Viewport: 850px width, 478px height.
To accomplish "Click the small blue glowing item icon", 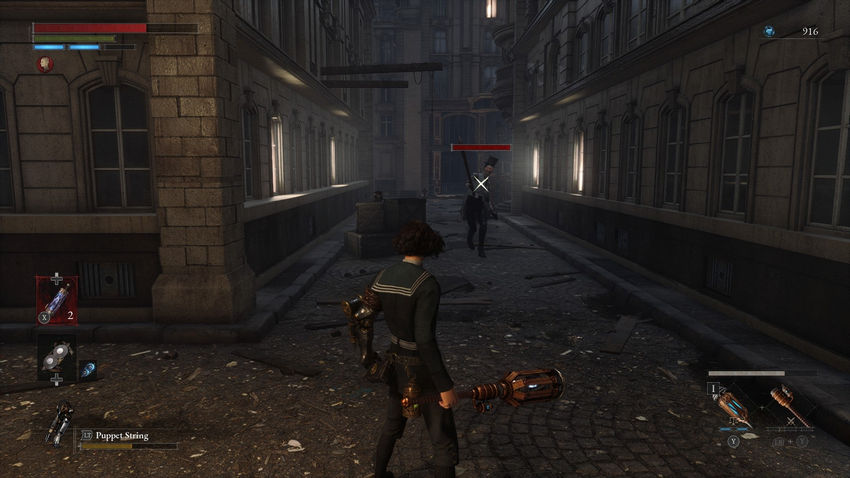I will coord(87,369).
